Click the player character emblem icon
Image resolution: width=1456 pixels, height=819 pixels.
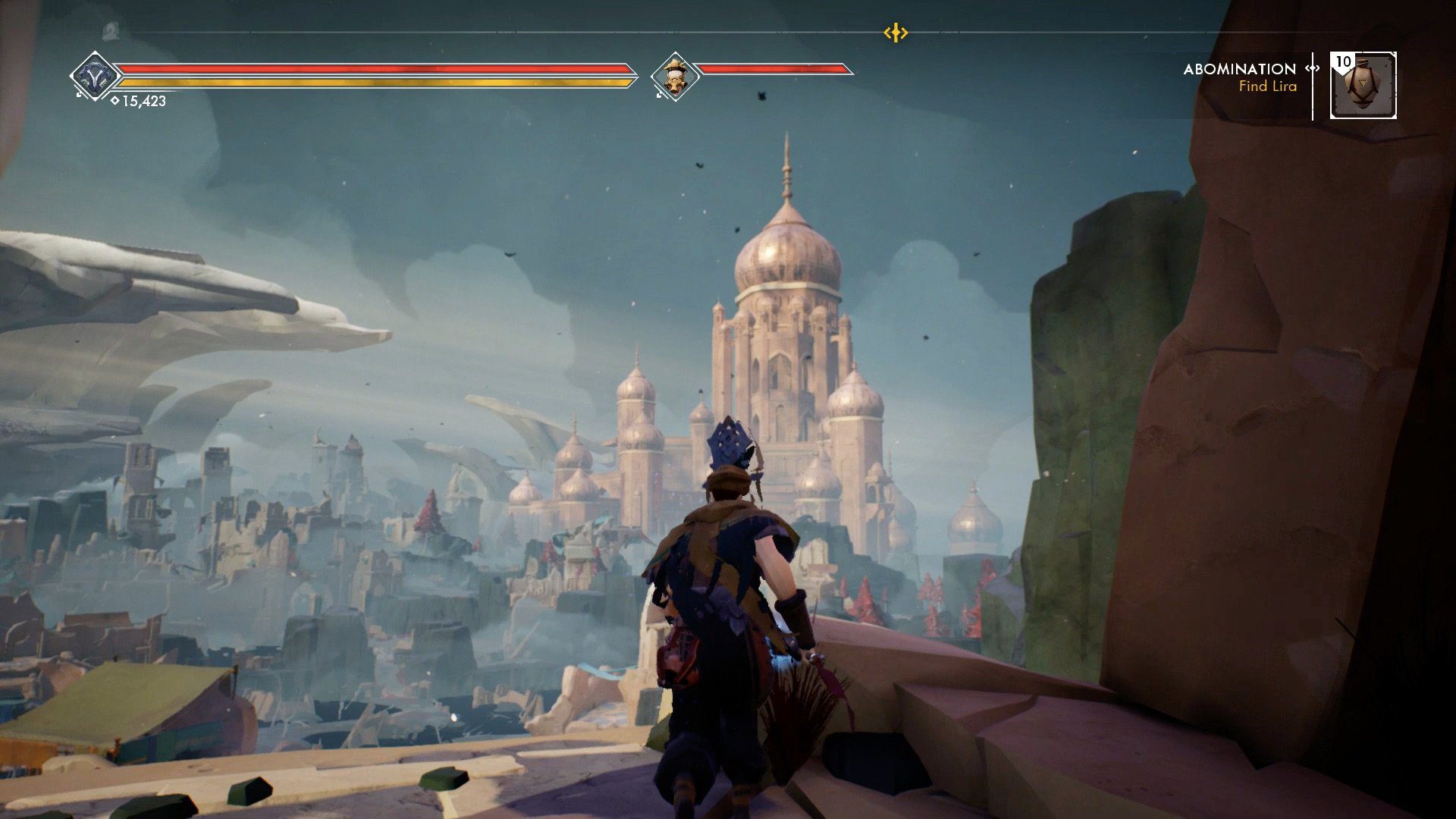click(95, 76)
